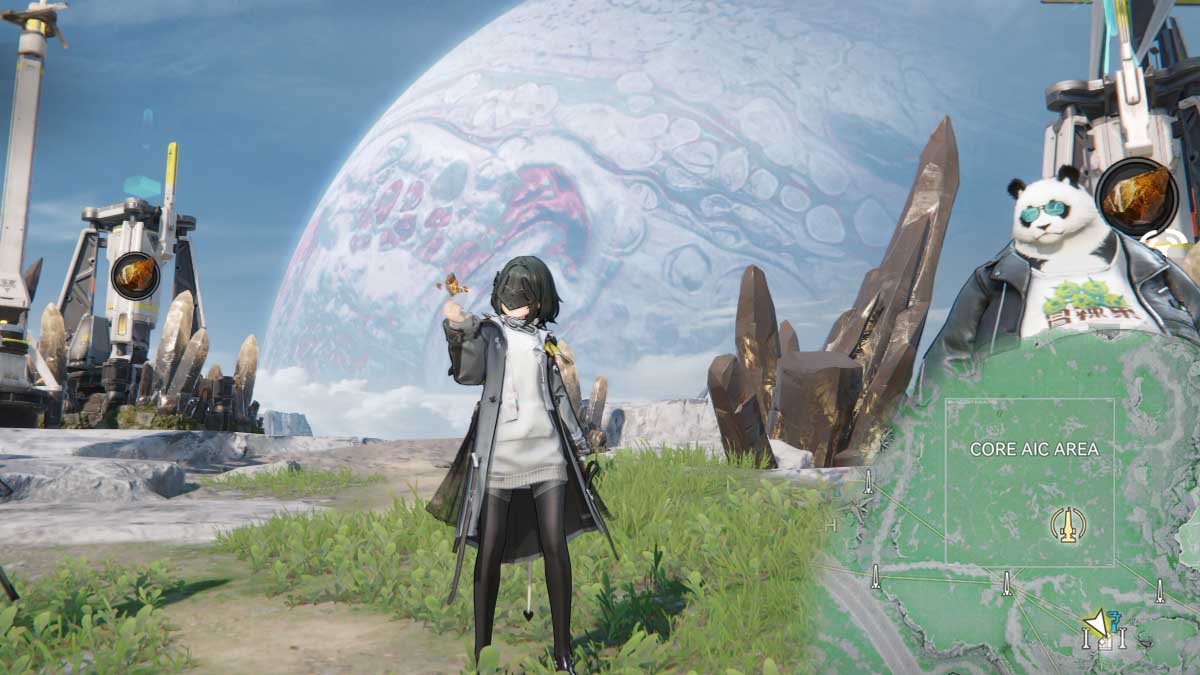Select the gold core tower marker on the map

click(x=1068, y=524)
